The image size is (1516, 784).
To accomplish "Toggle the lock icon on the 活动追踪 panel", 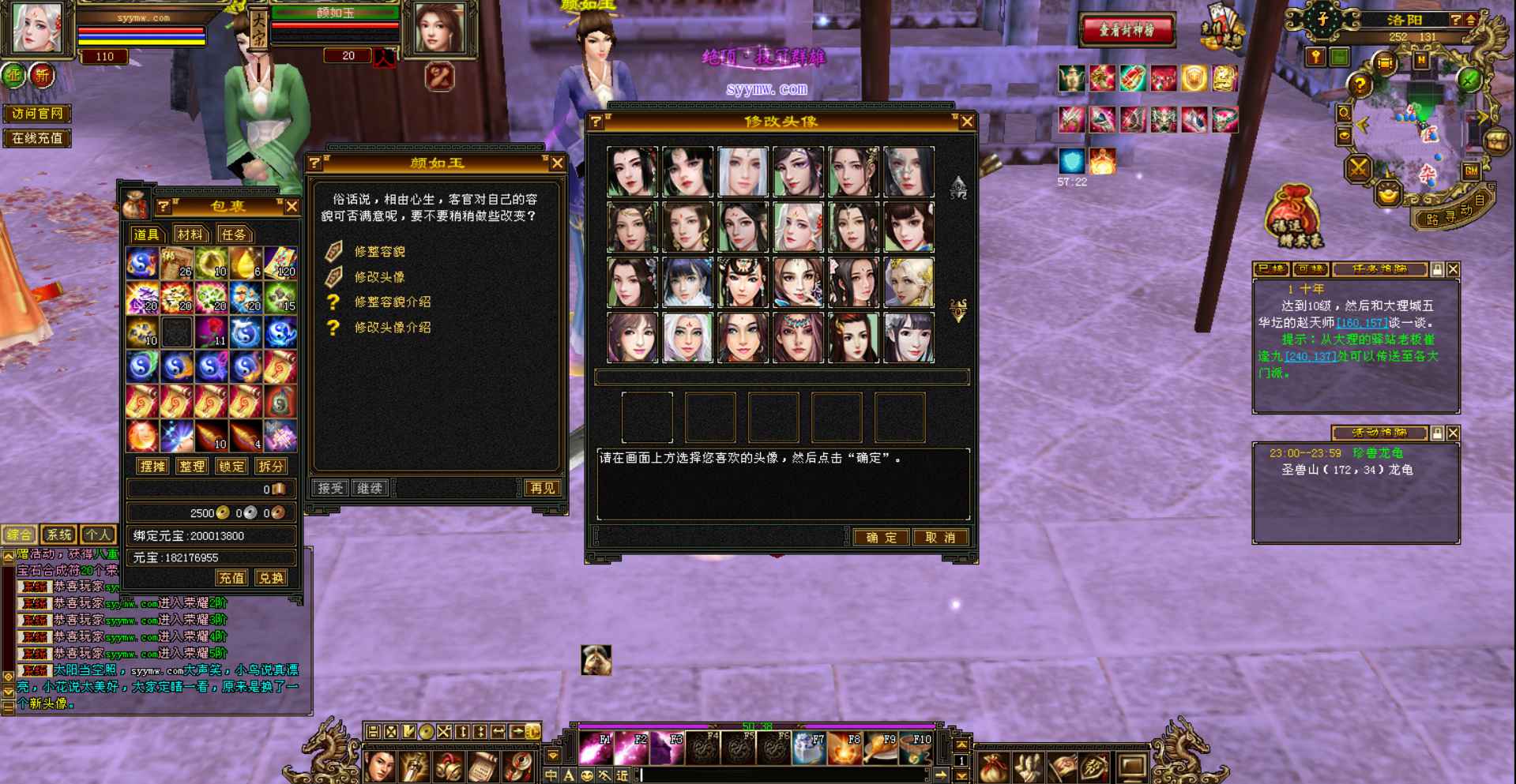I will (x=1436, y=433).
